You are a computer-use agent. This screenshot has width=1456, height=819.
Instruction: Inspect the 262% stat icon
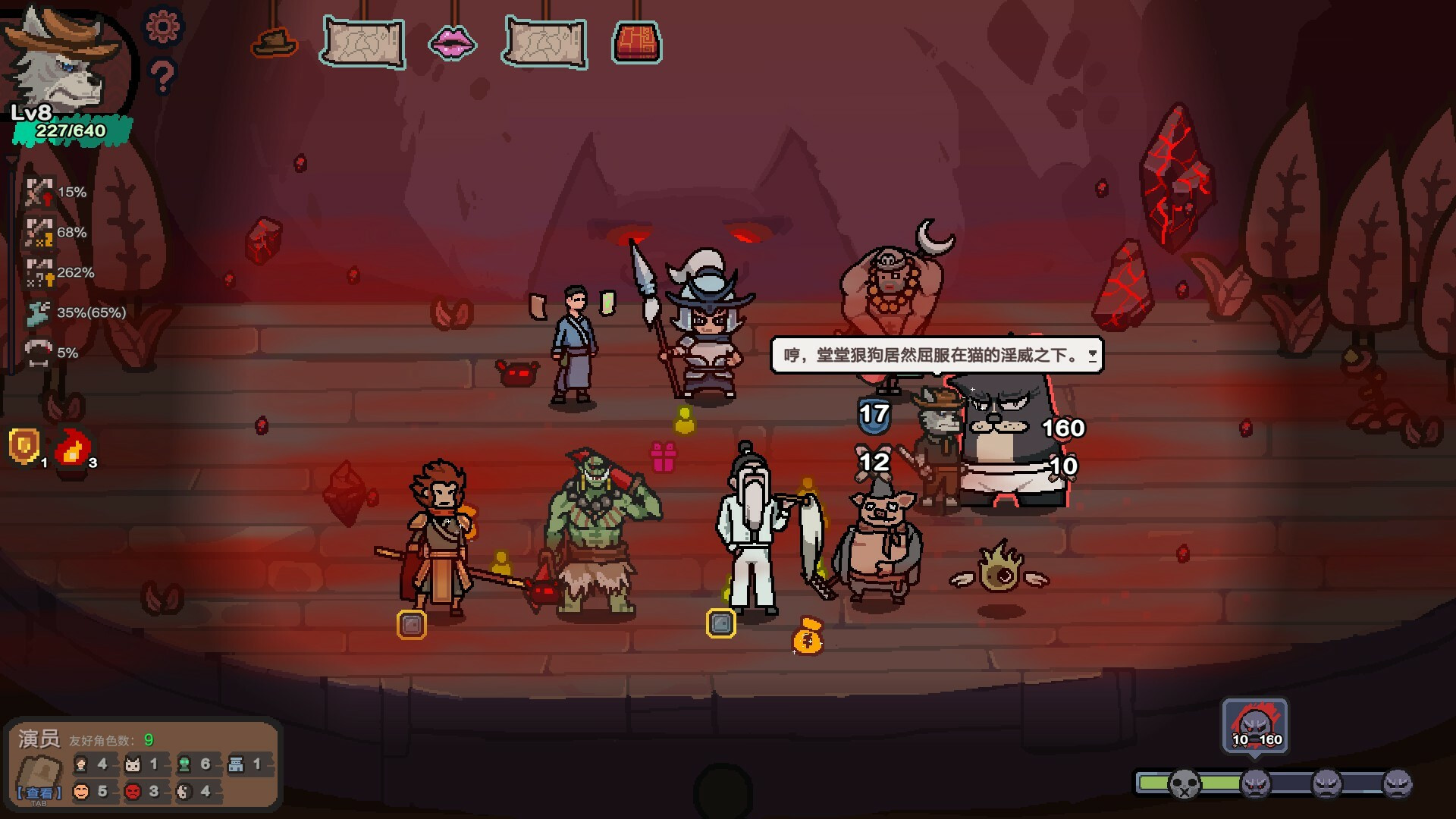39,273
